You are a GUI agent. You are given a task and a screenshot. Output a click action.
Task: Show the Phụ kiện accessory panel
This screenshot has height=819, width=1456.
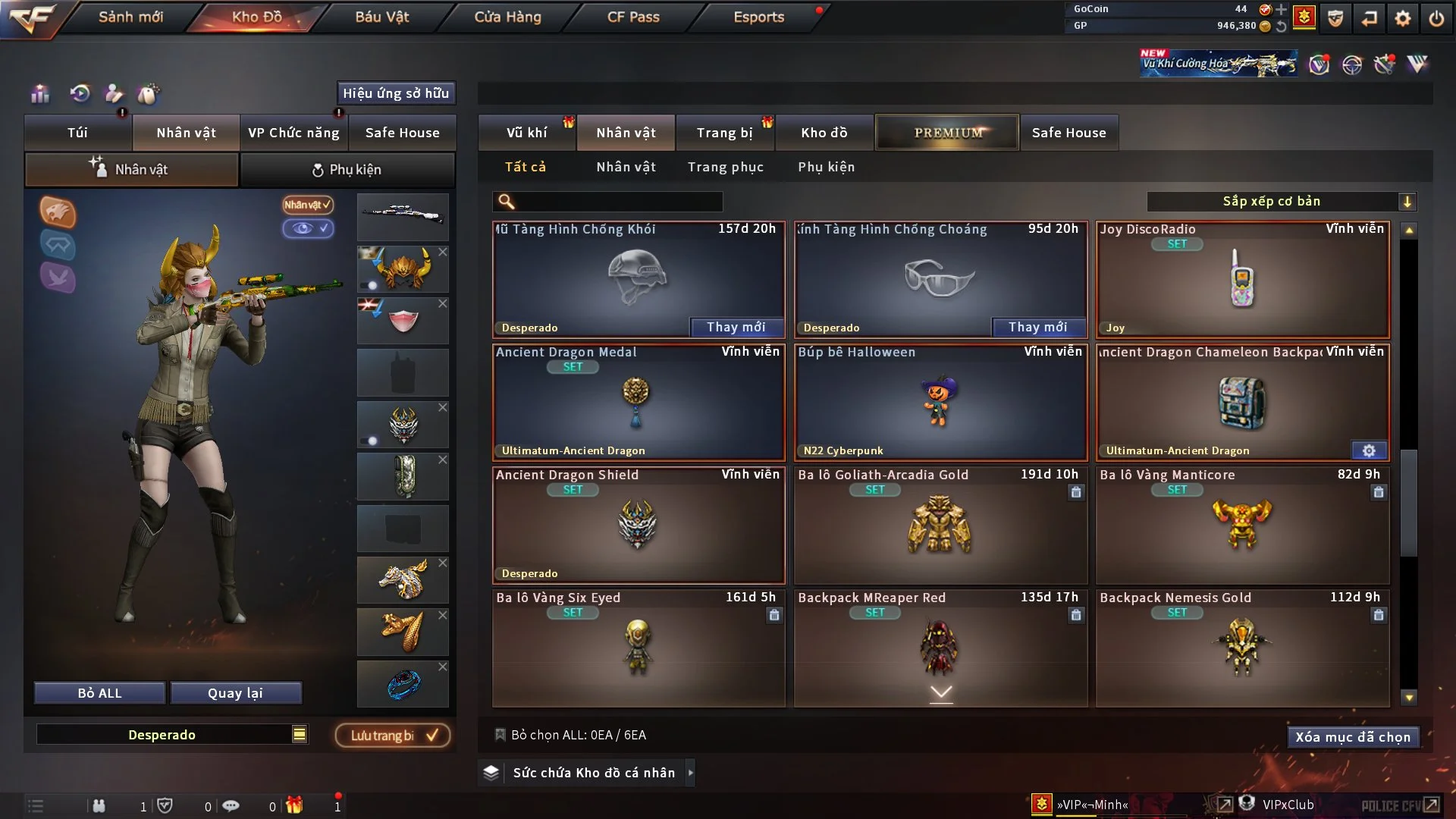point(347,170)
